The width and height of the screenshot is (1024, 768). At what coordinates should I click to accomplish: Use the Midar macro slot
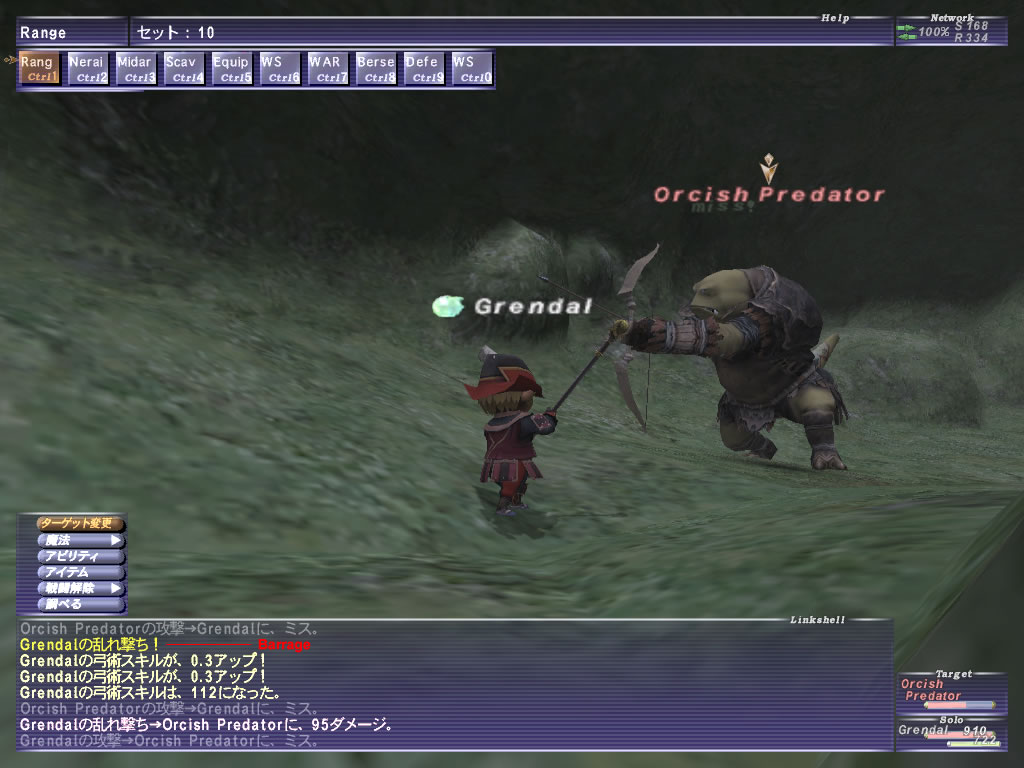click(x=134, y=69)
